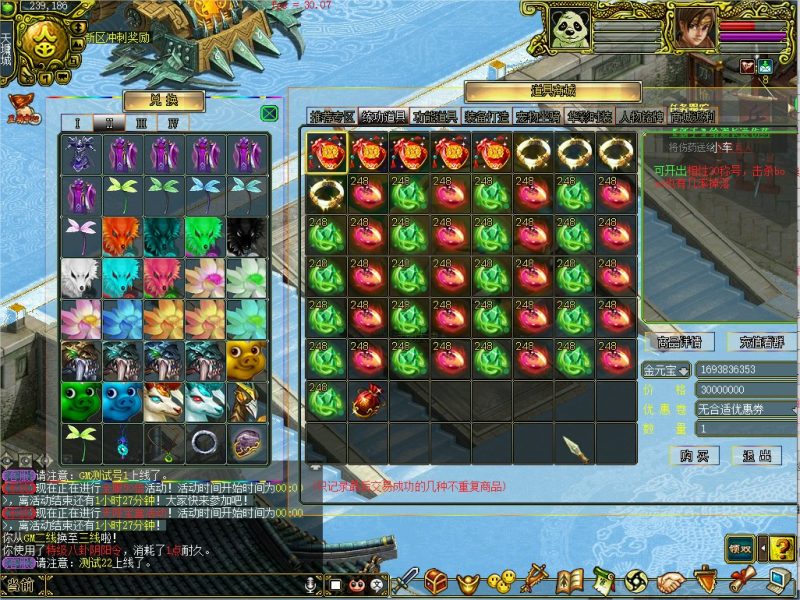
Task: Click the 退出 (exit) button in shop
Action: pyautogui.click(x=757, y=455)
